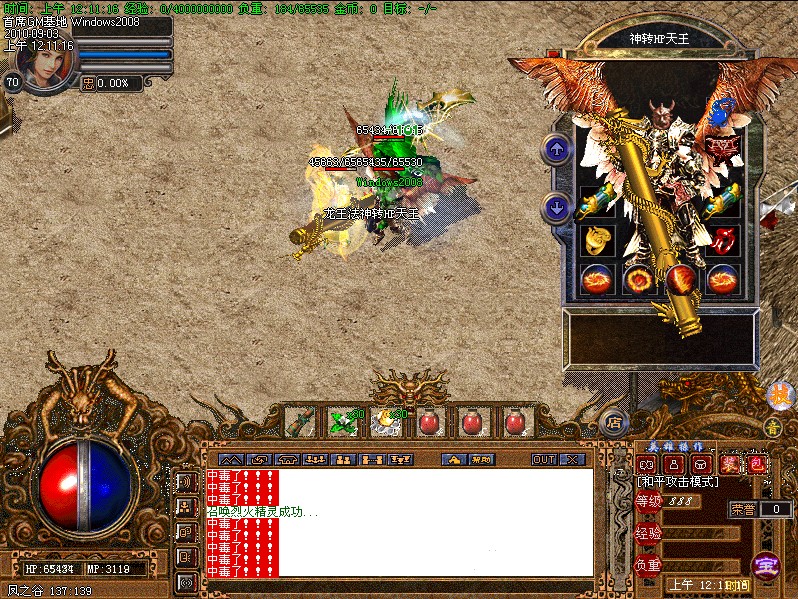Toggle the 音 sound button

[771, 427]
